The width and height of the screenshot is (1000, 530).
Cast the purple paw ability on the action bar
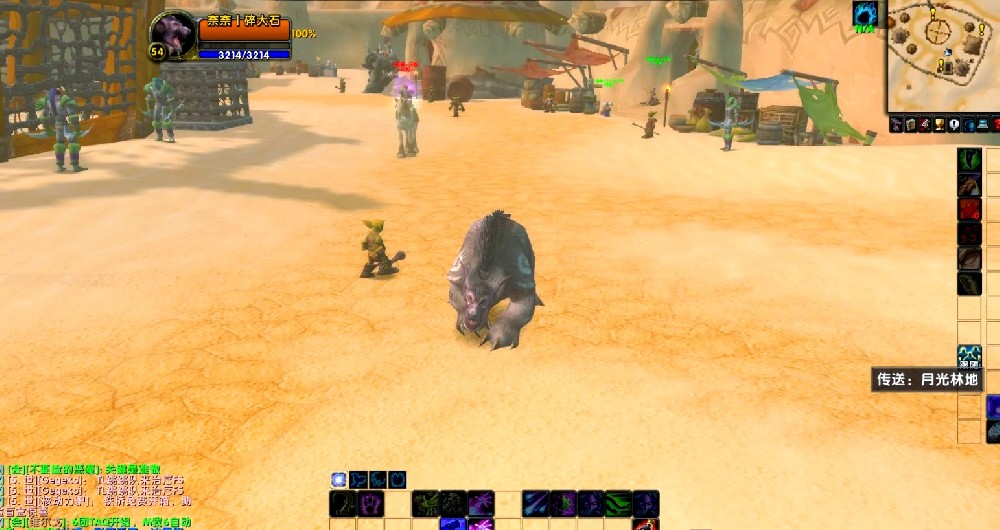click(x=371, y=503)
